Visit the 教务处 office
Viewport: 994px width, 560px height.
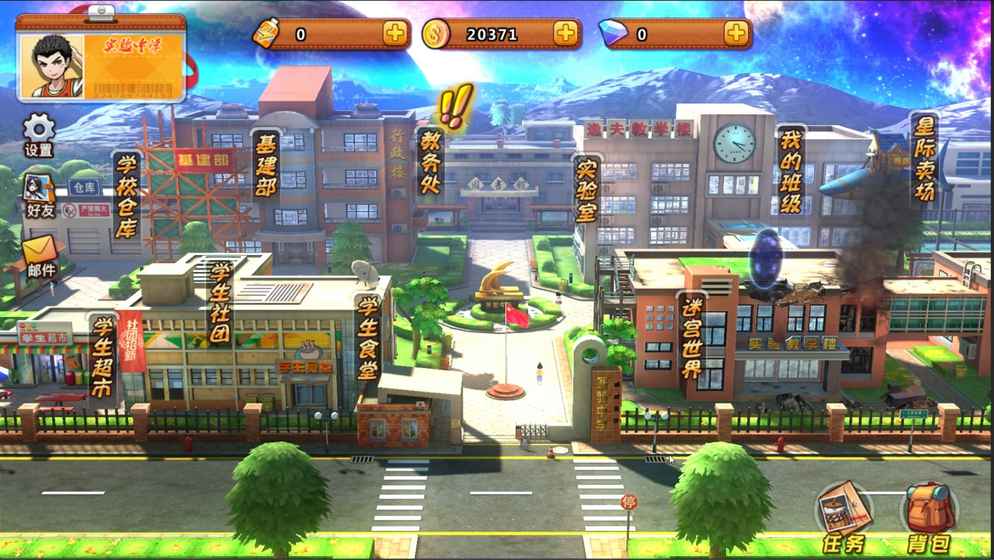pos(431,160)
